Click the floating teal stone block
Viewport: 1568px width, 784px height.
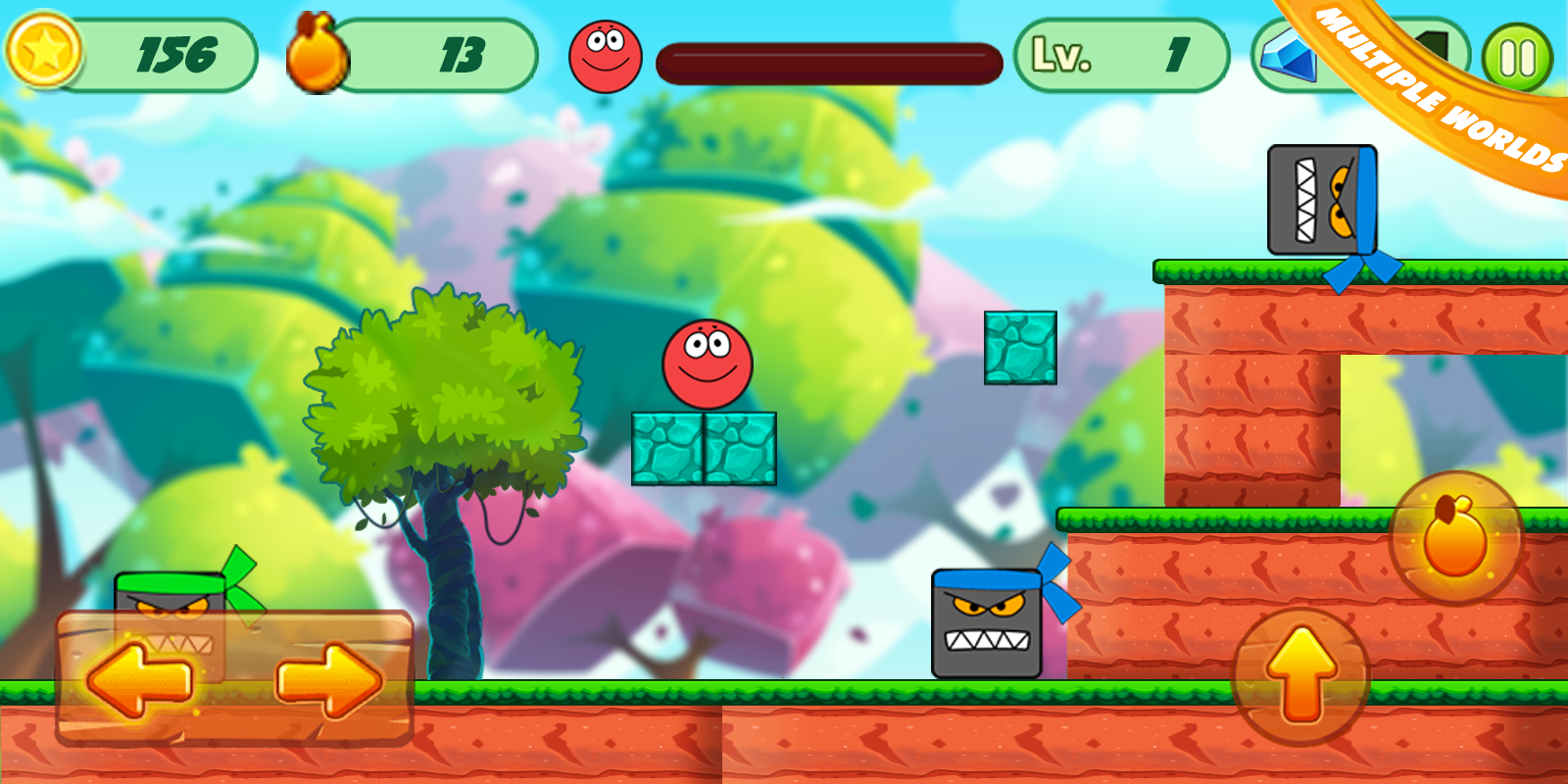1021,350
